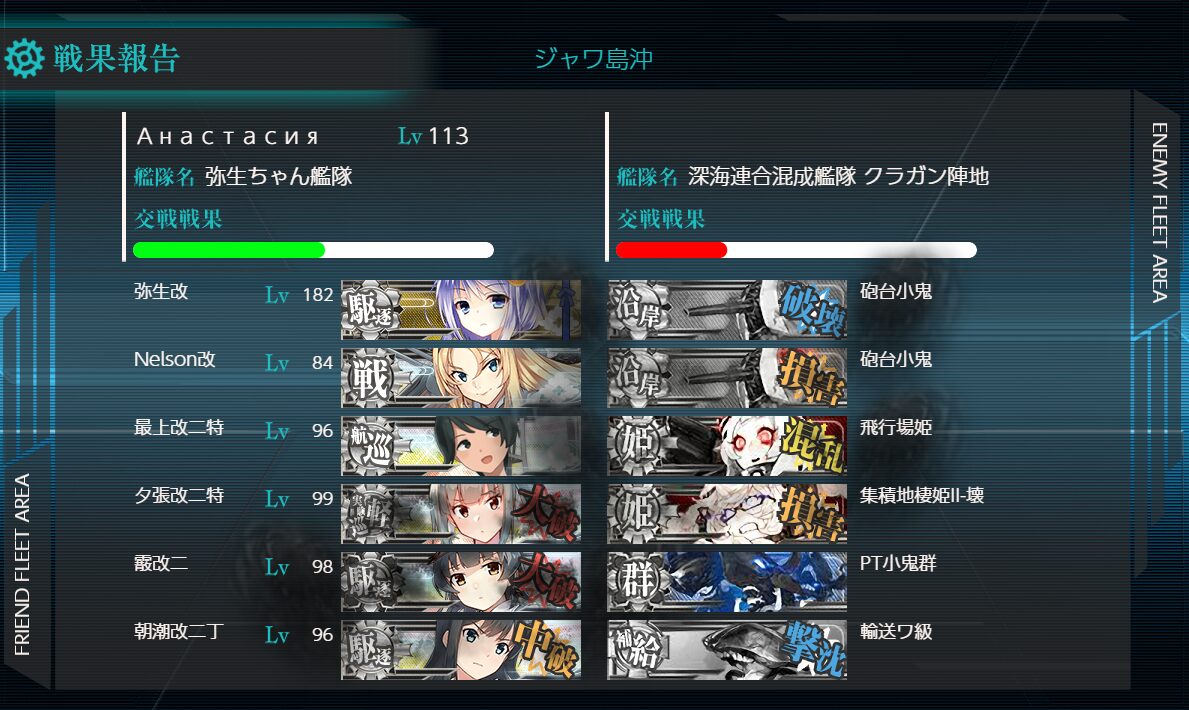
Task: Select the 夕張改二特 ship banner
Action: click(x=460, y=514)
